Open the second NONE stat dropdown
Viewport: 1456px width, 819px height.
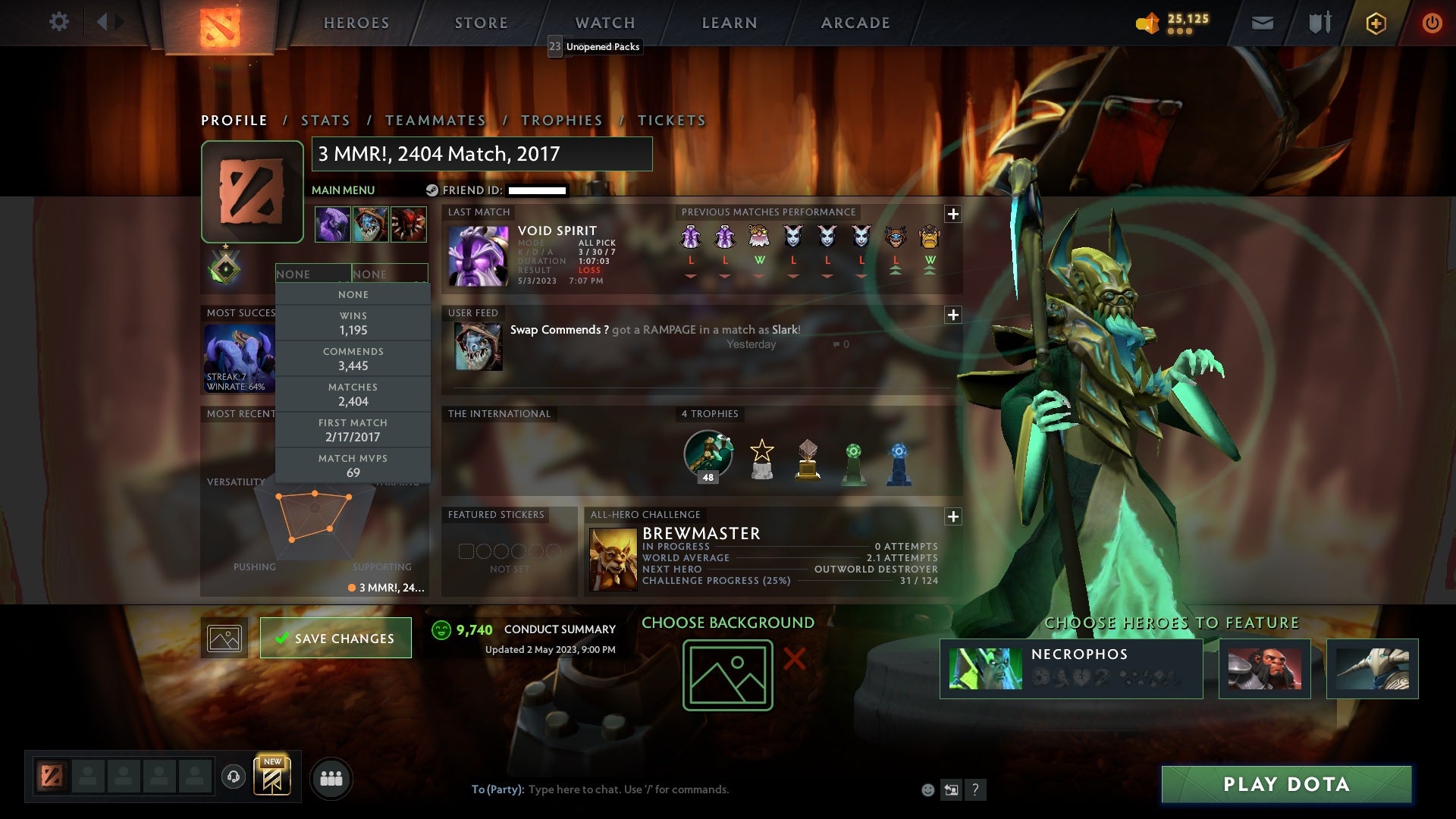pos(391,274)
